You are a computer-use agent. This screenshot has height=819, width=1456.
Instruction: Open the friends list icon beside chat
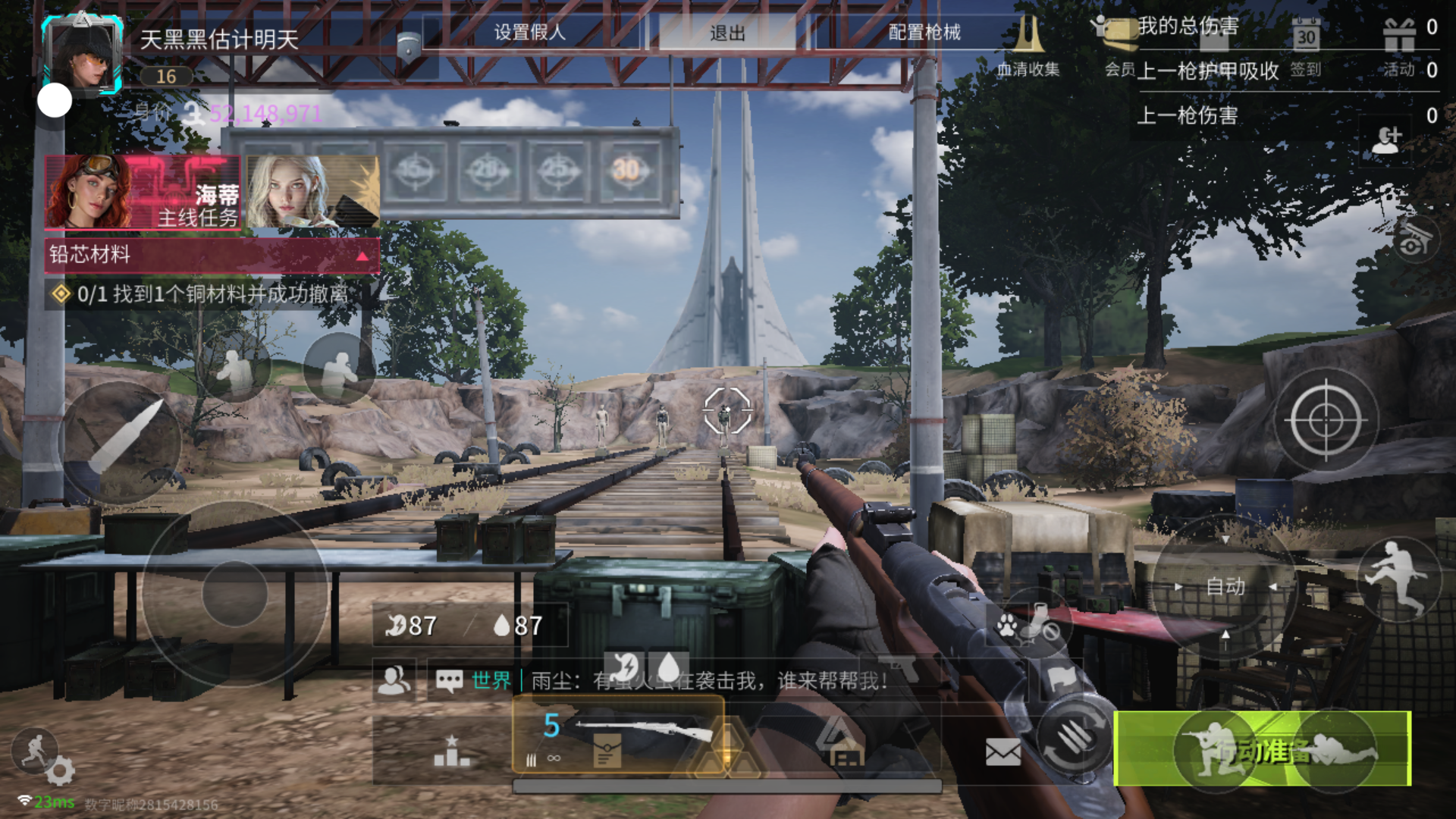pos(394,680)
